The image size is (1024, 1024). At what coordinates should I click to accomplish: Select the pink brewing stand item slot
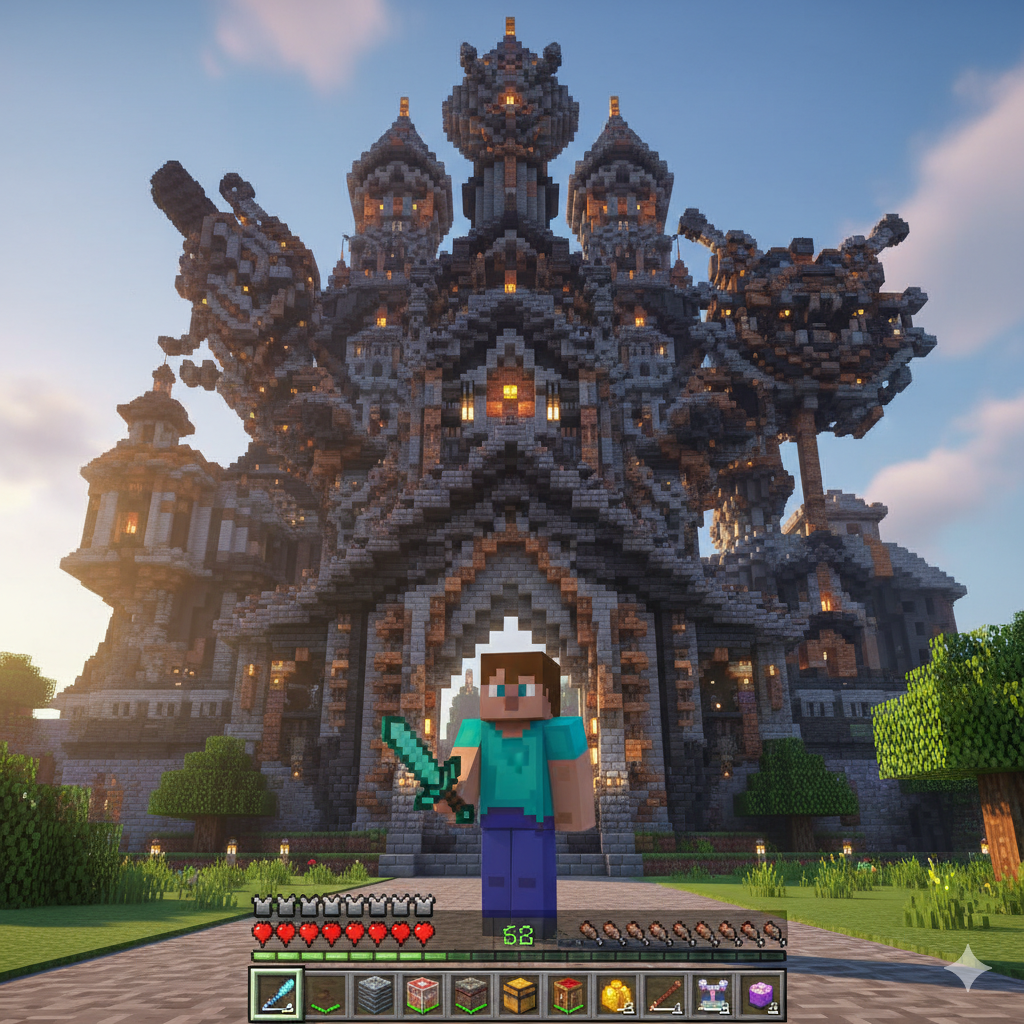pyautogui.click(x=713, y=994)
